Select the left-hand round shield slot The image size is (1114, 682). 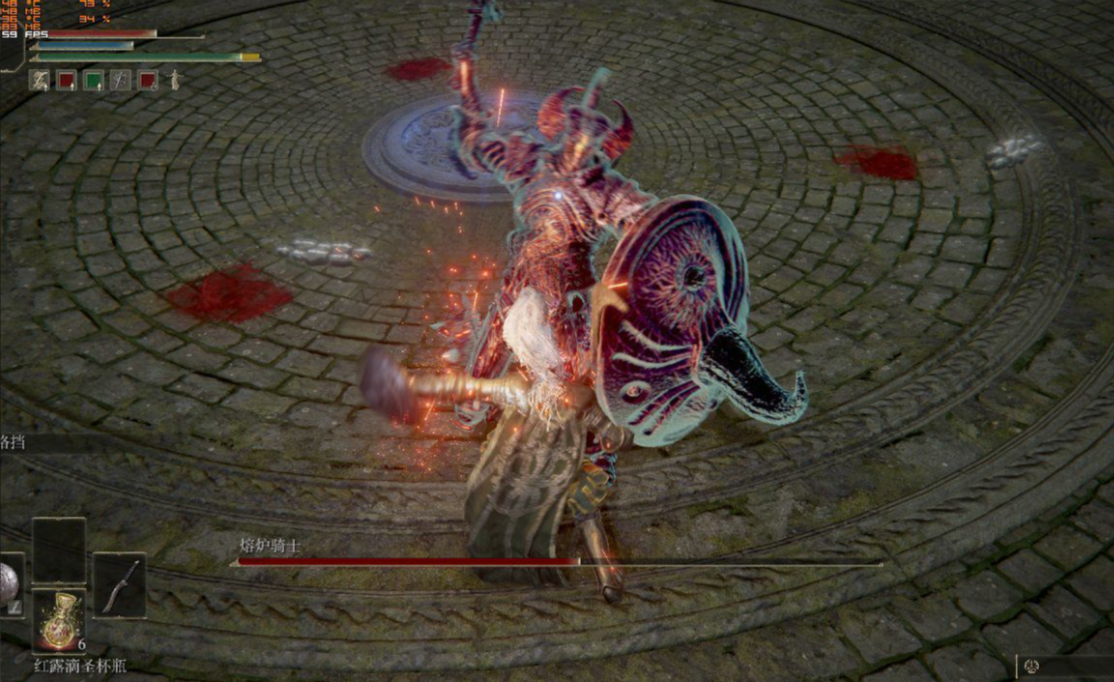click(x=9, y=585)
